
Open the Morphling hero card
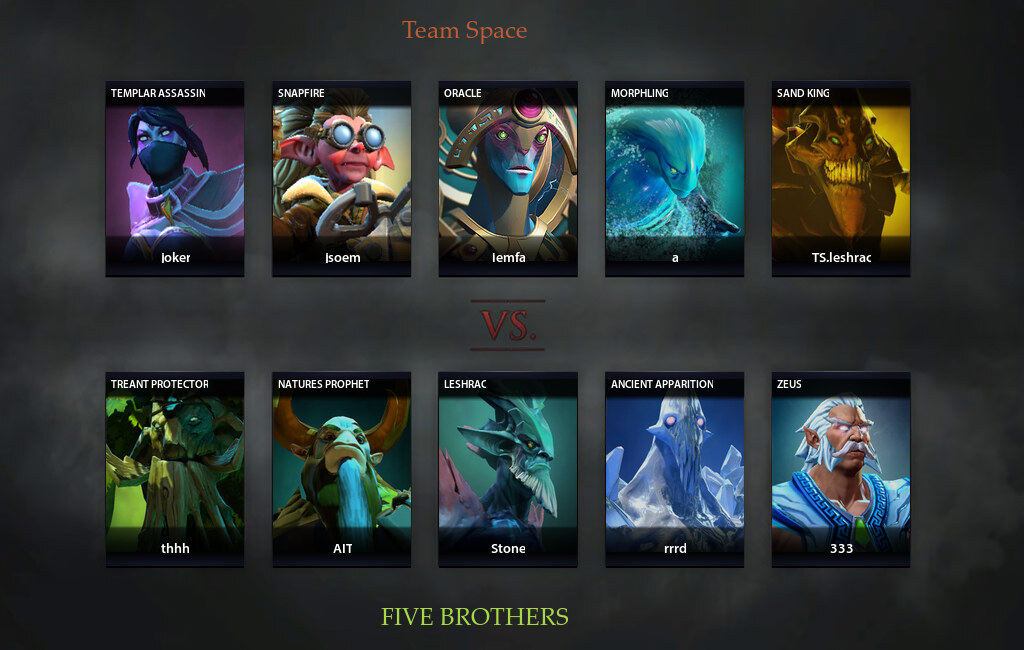674,178
